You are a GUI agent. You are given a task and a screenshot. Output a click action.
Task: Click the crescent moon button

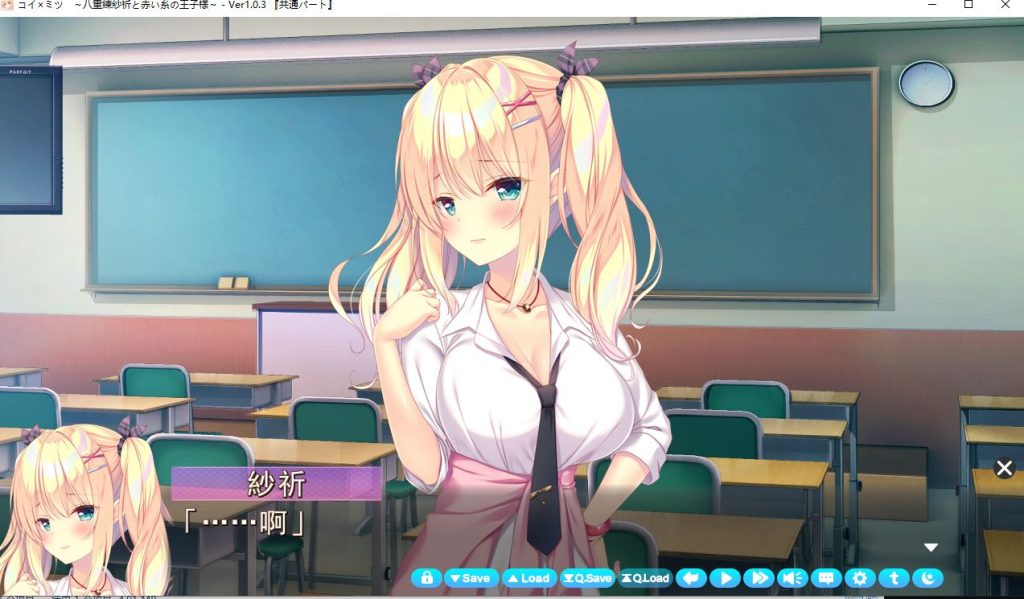(928, 578)
